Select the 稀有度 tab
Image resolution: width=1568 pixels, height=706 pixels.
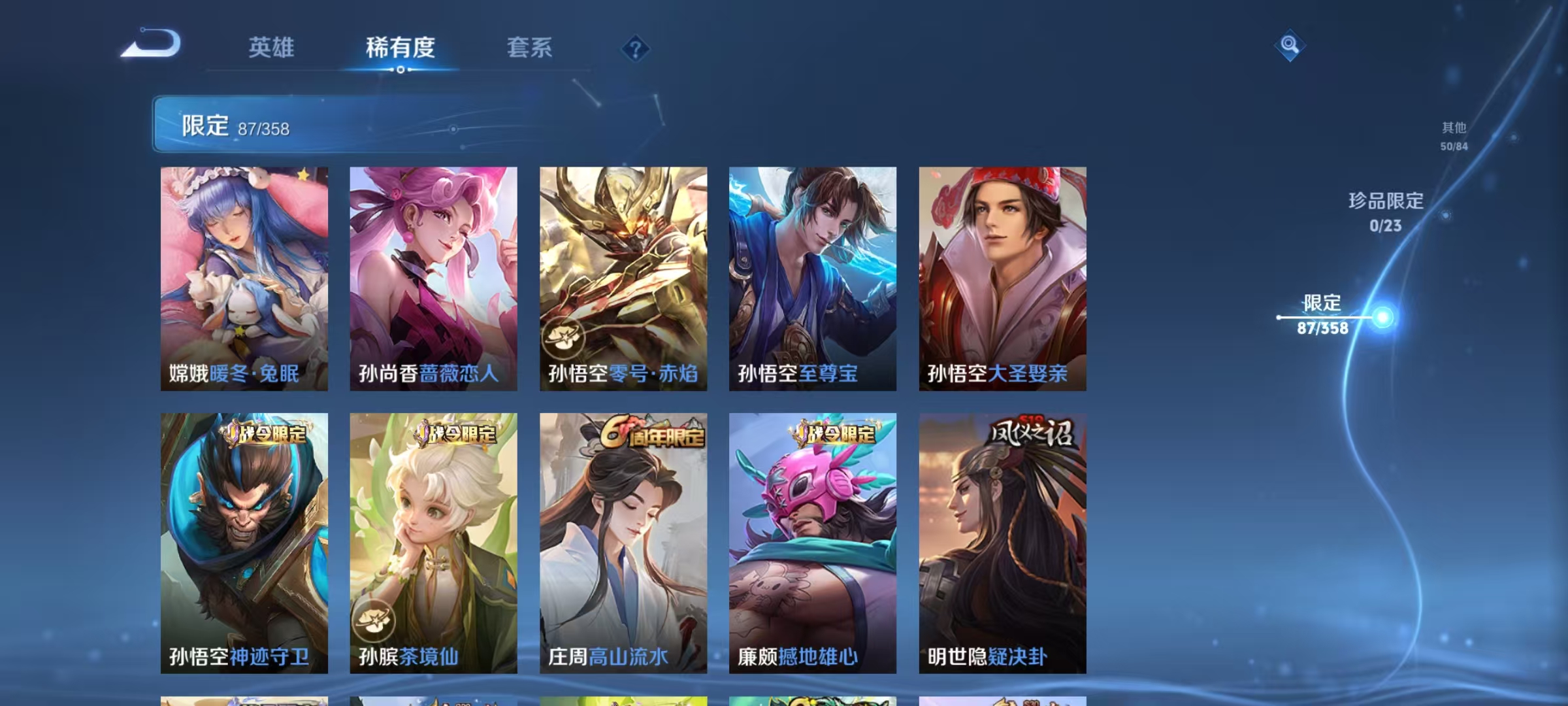401,48
